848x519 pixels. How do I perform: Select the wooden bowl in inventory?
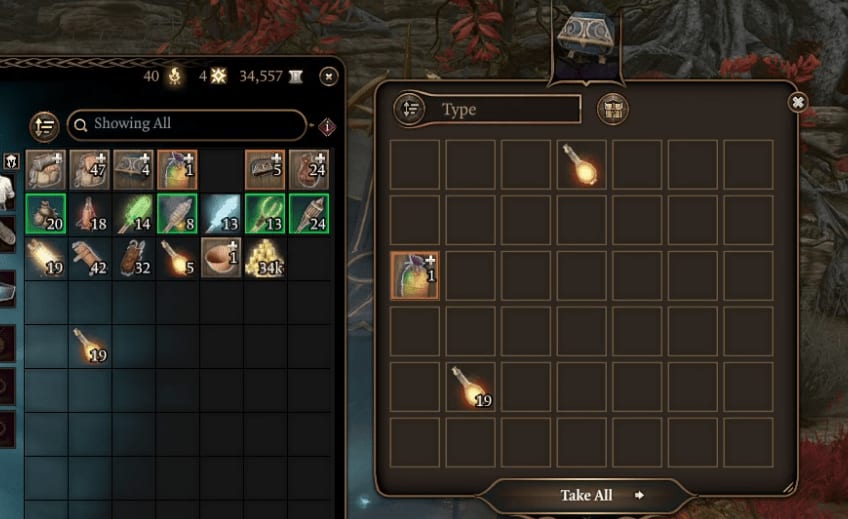[221, 258]
